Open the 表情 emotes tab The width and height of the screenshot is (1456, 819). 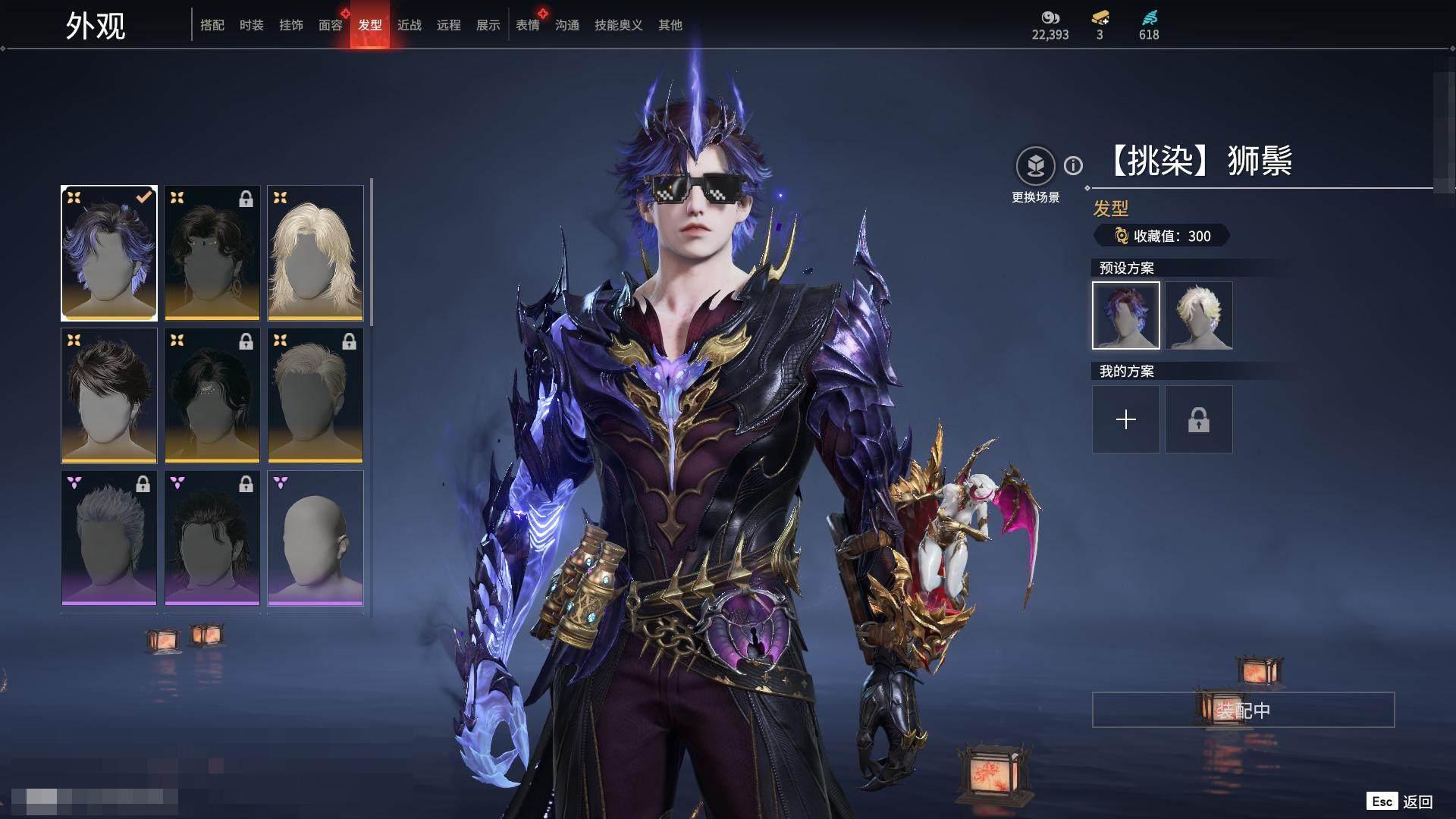coord(528,25)
